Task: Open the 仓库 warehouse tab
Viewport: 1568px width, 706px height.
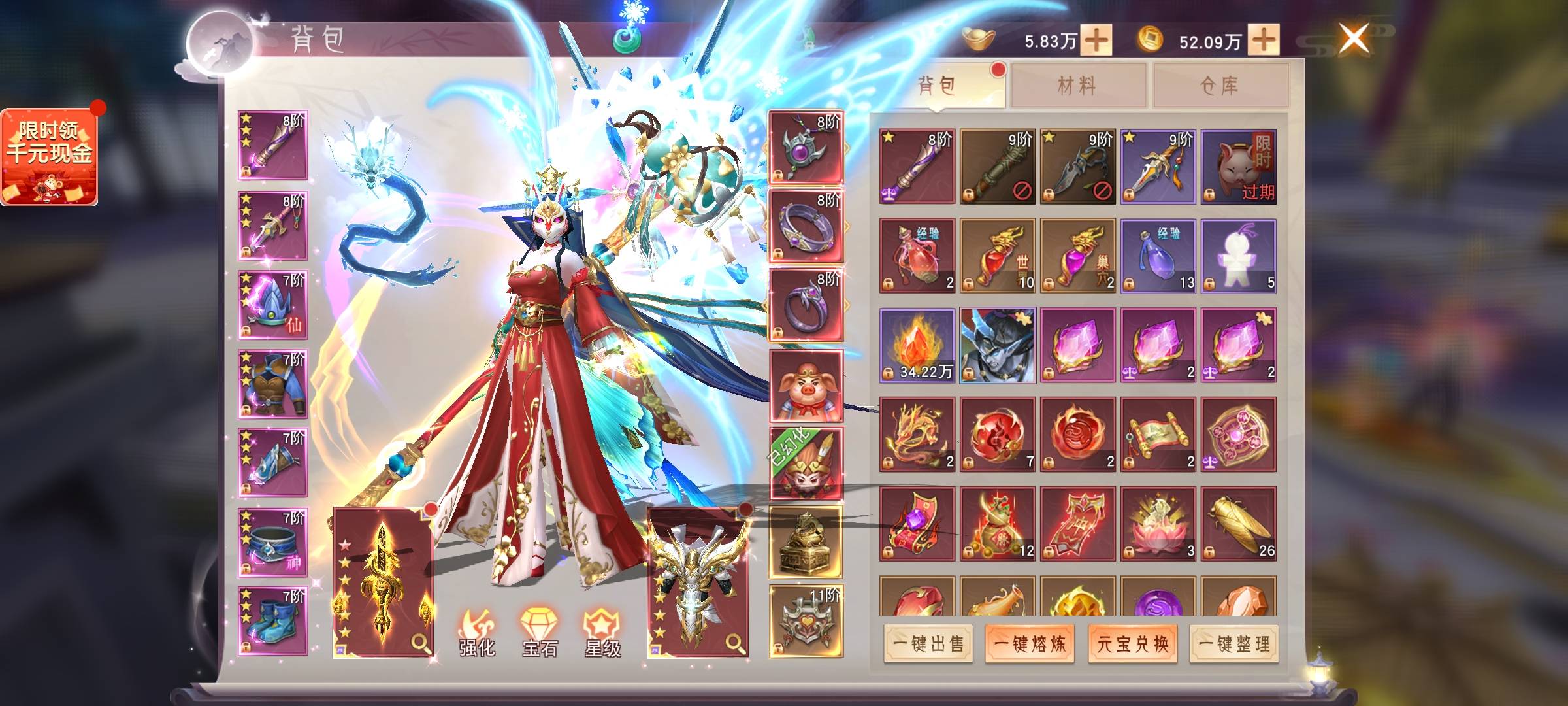Action: pyautogui.click(x=1220, y=85)
